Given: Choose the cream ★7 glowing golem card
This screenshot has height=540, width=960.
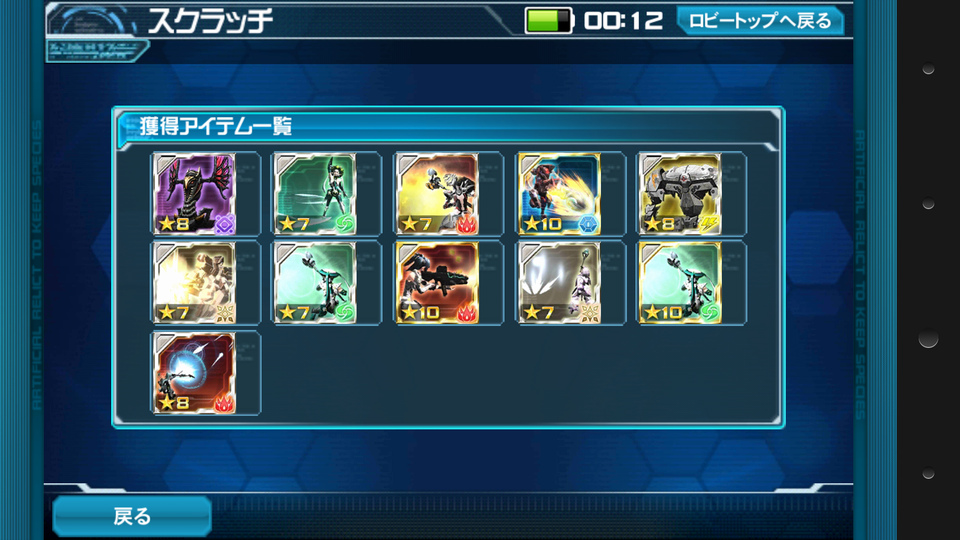Looking at the screenshot, I should (195, 284).
